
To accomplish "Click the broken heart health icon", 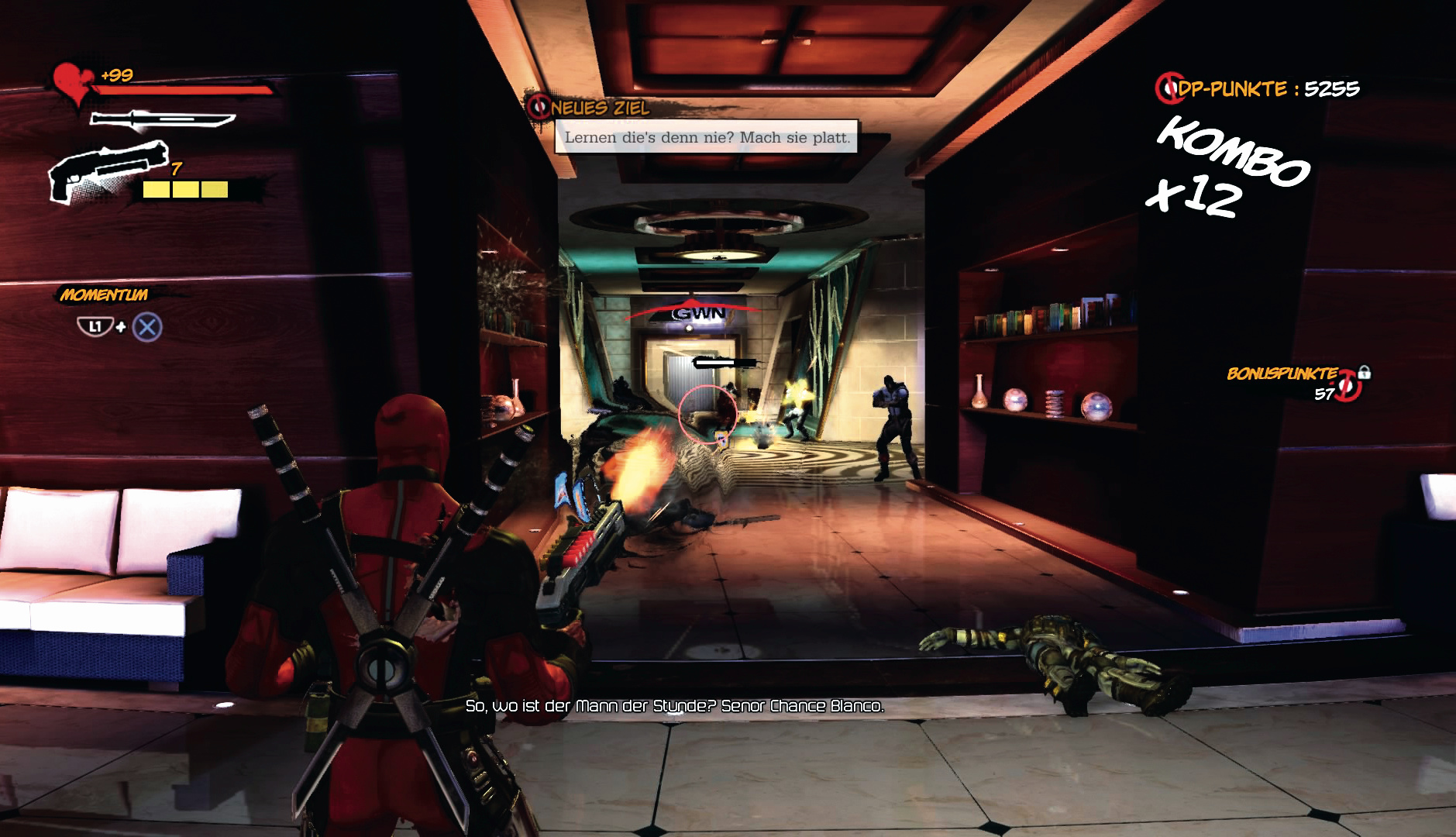I will pyautogui.click(x=72, y=84).
